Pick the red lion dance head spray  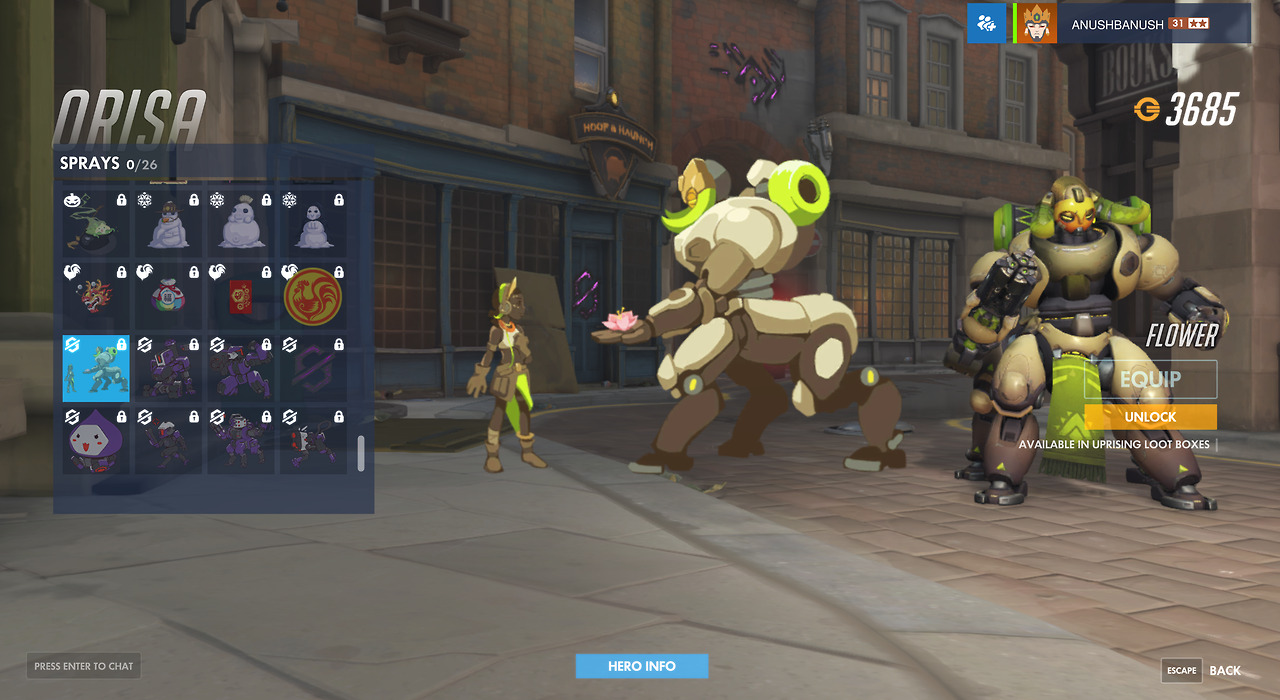coord(96,296)
